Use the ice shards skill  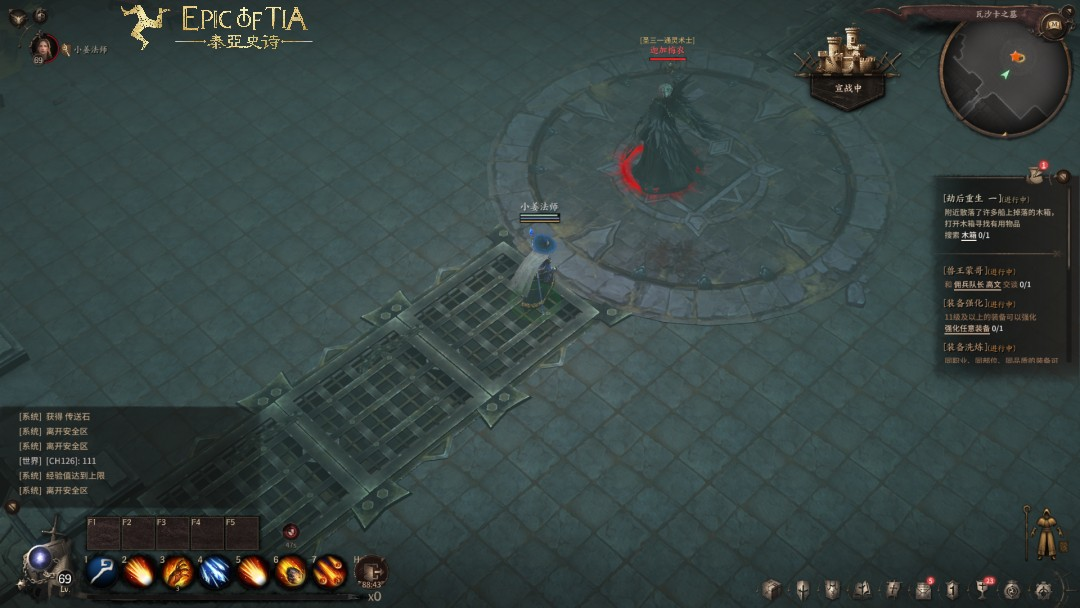215,571
